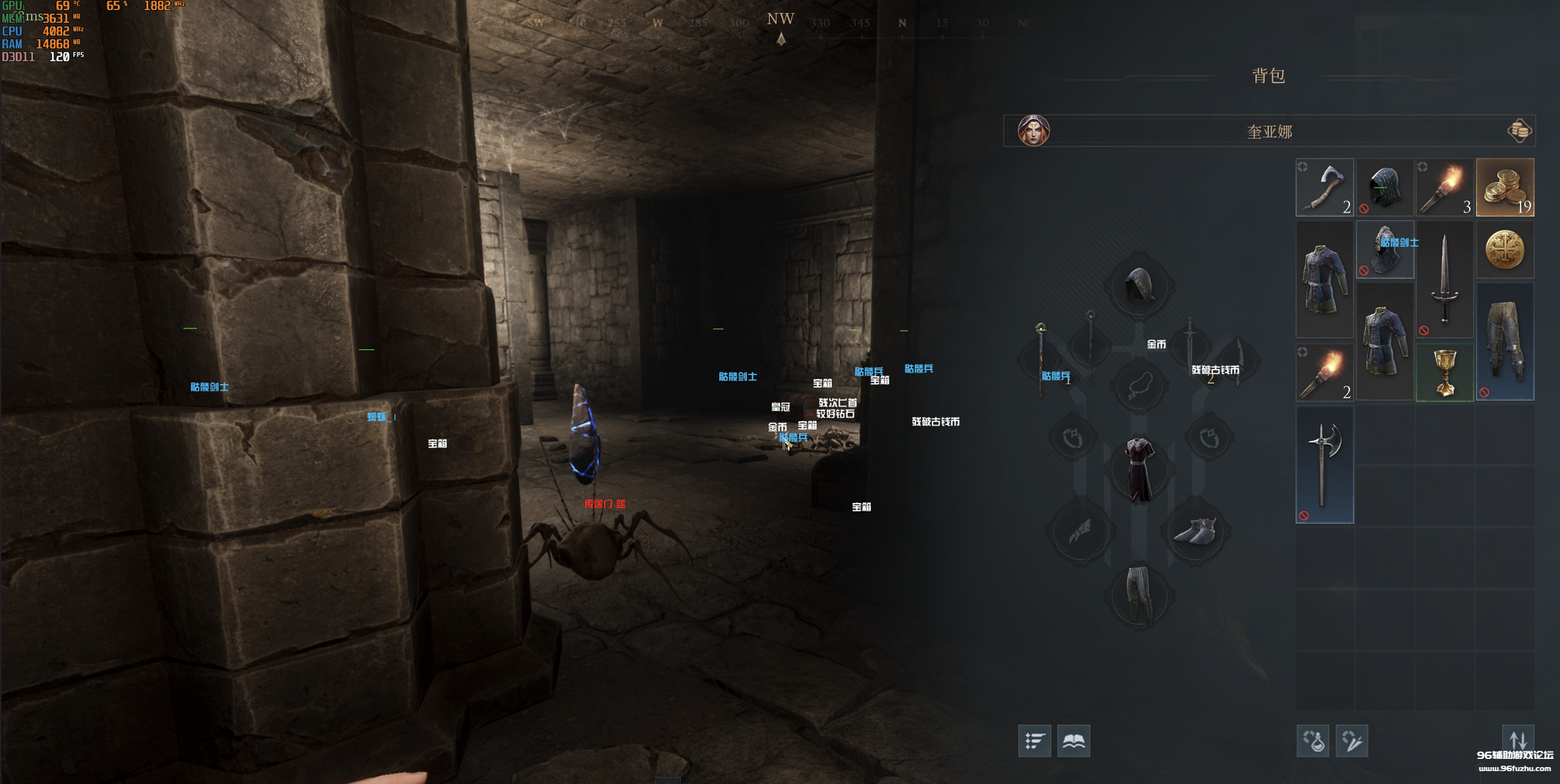This screenshot has width=1560, height=784.
Task: Select the dark padded hood in backpack
Action: point(1385,188)
